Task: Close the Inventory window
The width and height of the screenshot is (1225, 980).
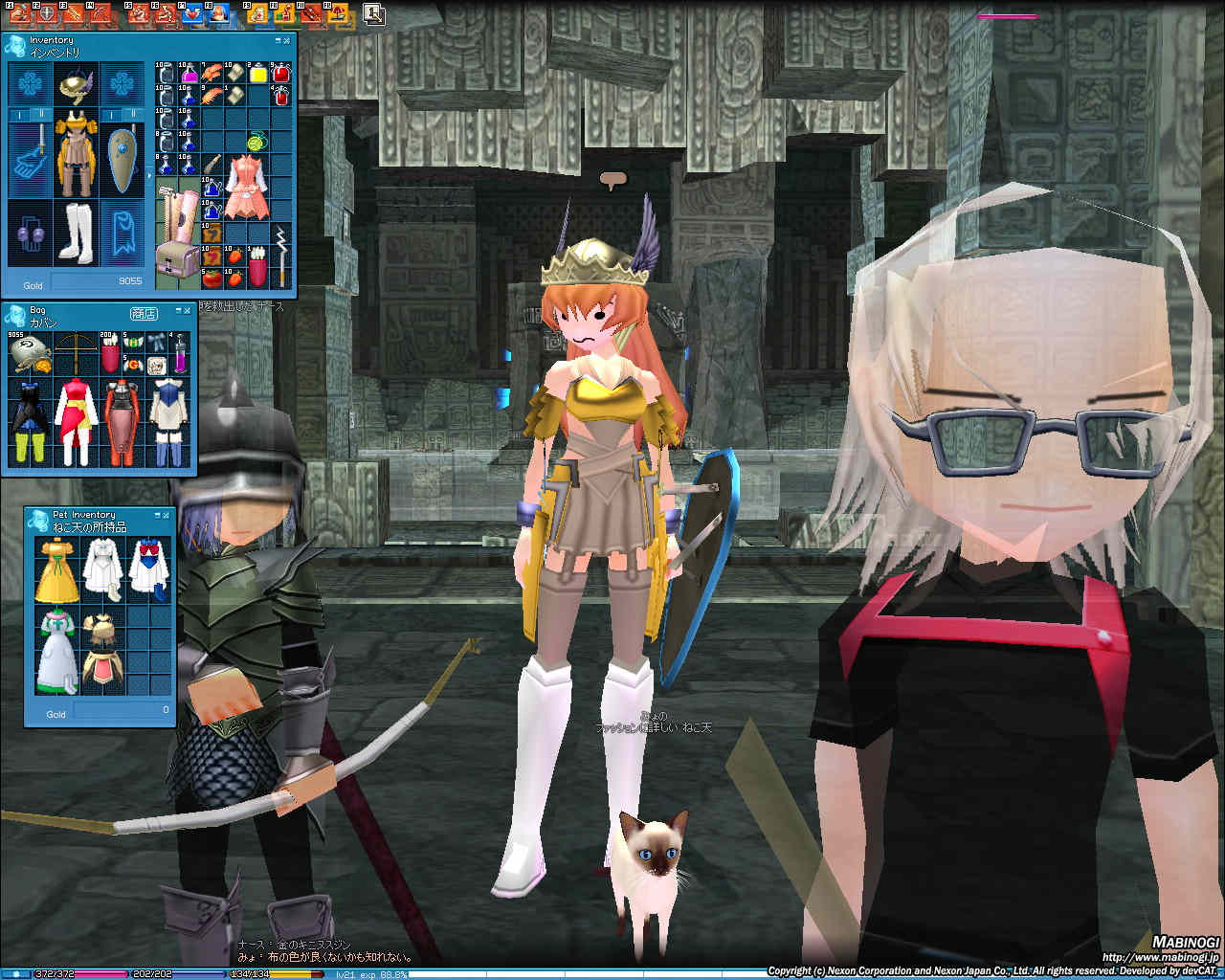Action: pyautogui.click(x=287, y=41)
